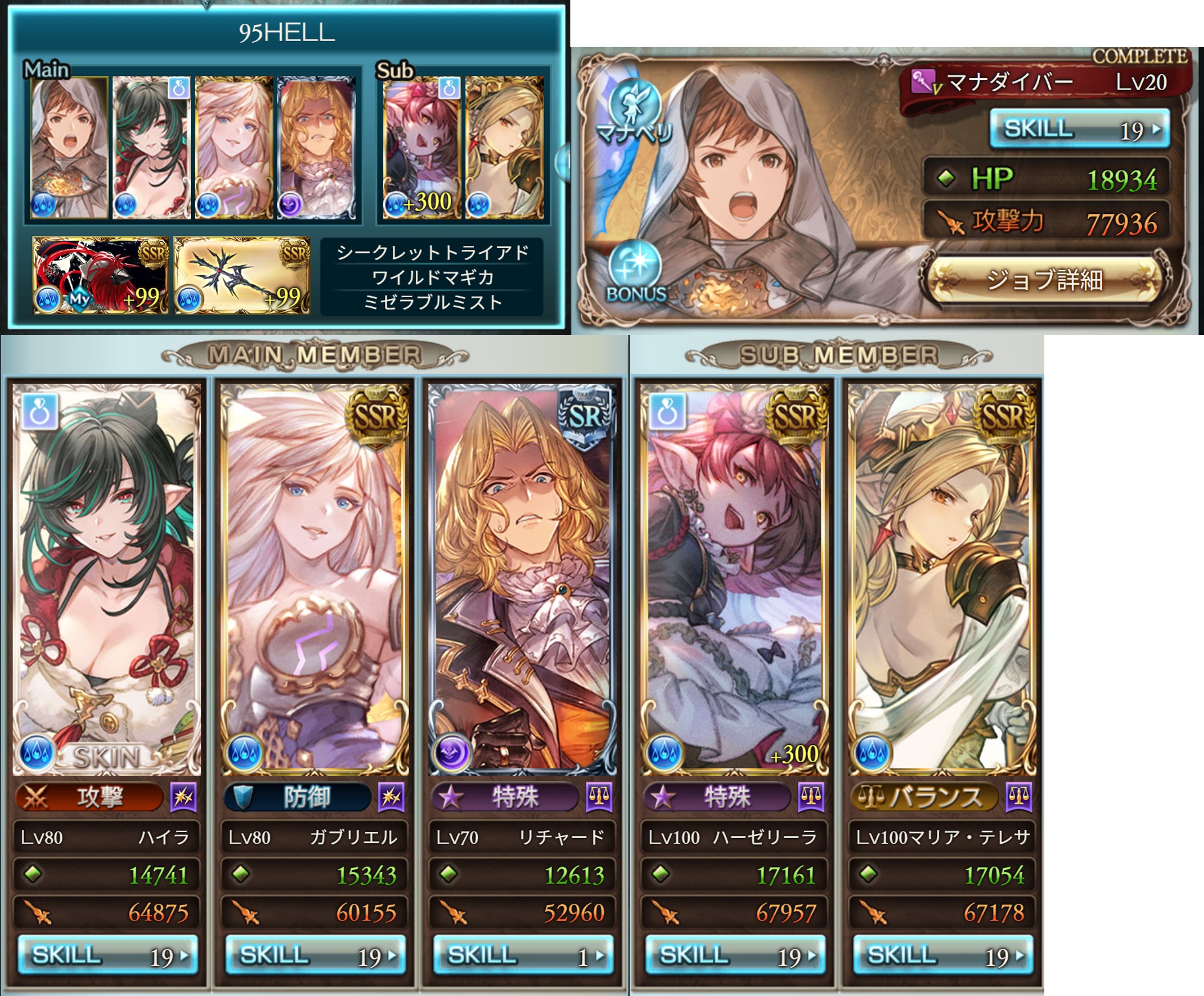
Task: Select the hooded main character party thumbnail
Action: point(69,147)
